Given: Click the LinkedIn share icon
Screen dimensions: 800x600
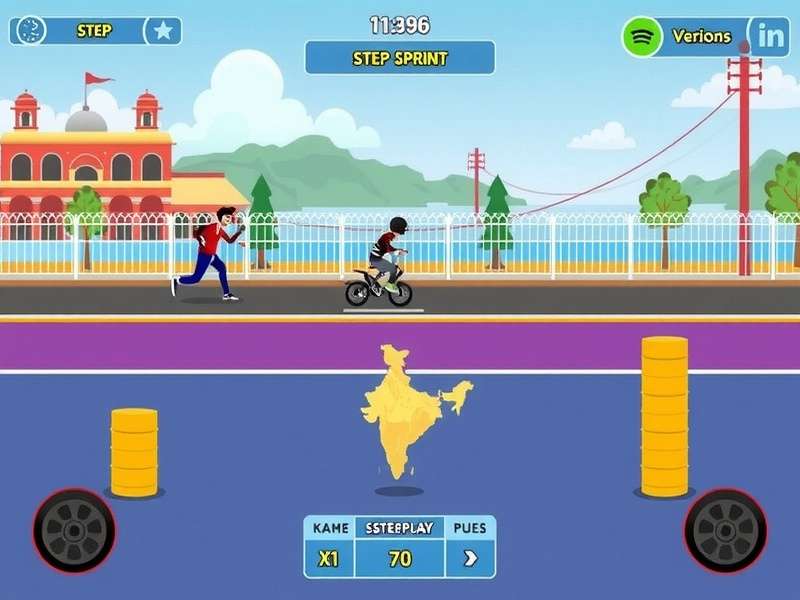Looking at the screenshot, I should point(771,37).
